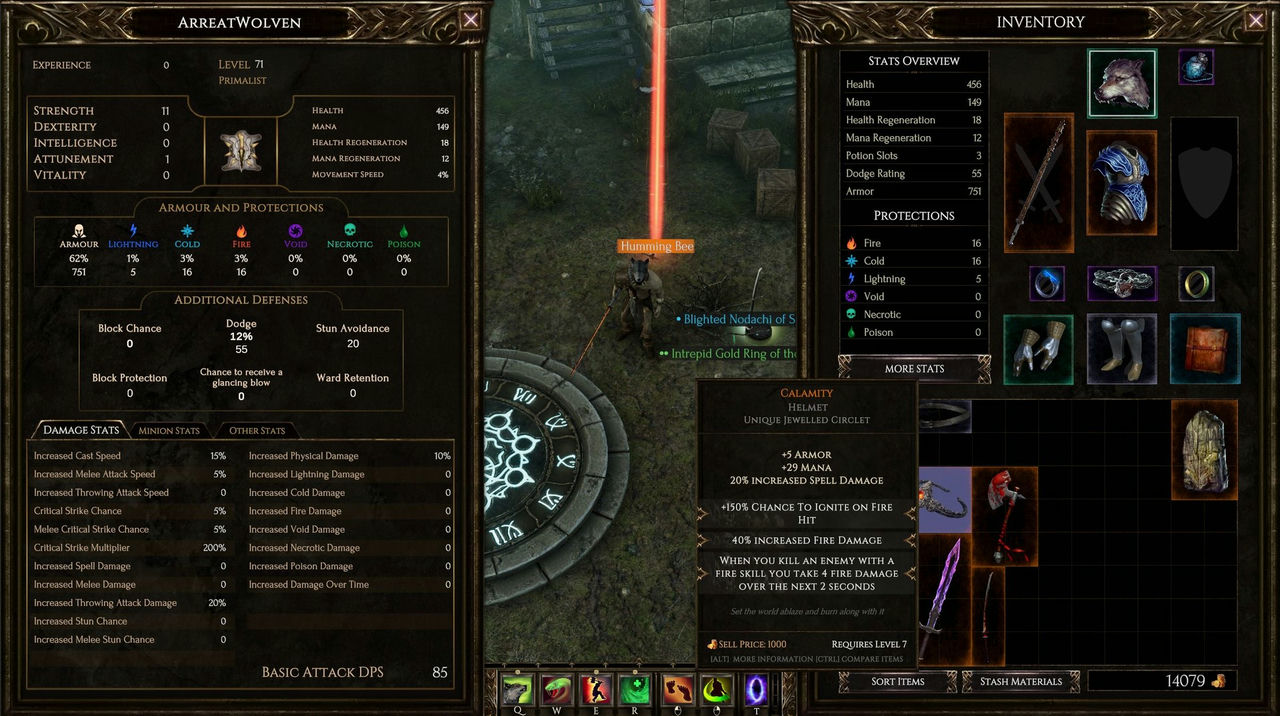
Task: Use the purple portal skill on T
Action: click(756, 691)
